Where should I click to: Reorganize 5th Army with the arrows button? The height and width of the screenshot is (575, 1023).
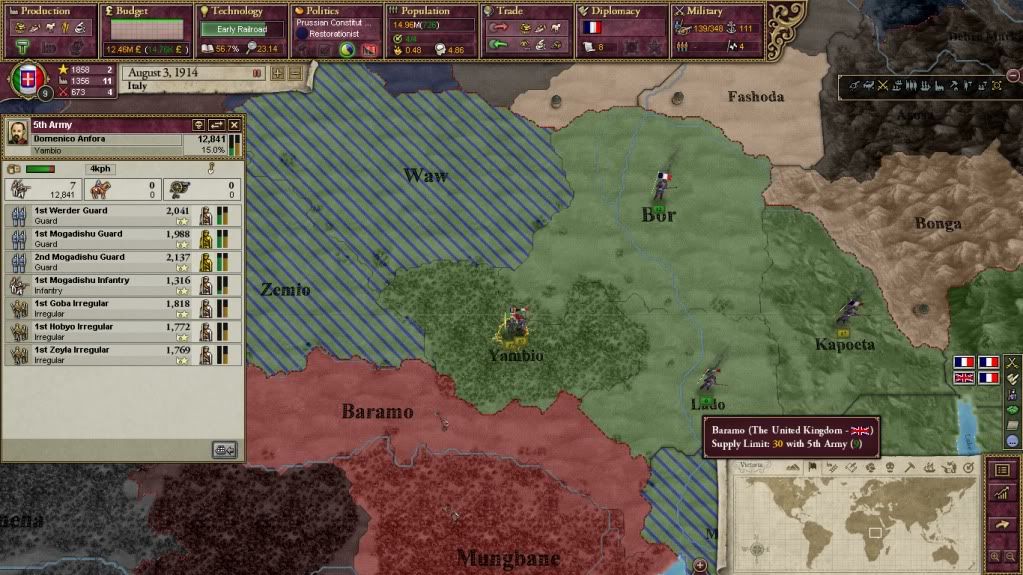coord(216,125)
